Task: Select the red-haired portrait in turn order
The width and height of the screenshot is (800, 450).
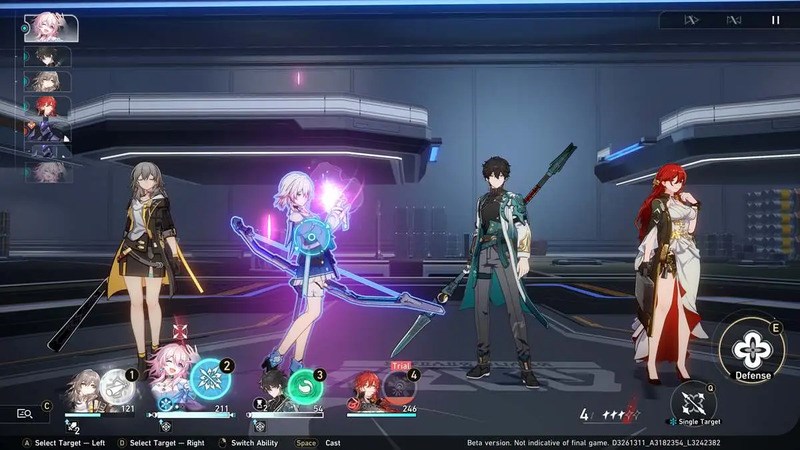Action: (x=48, y=105)
